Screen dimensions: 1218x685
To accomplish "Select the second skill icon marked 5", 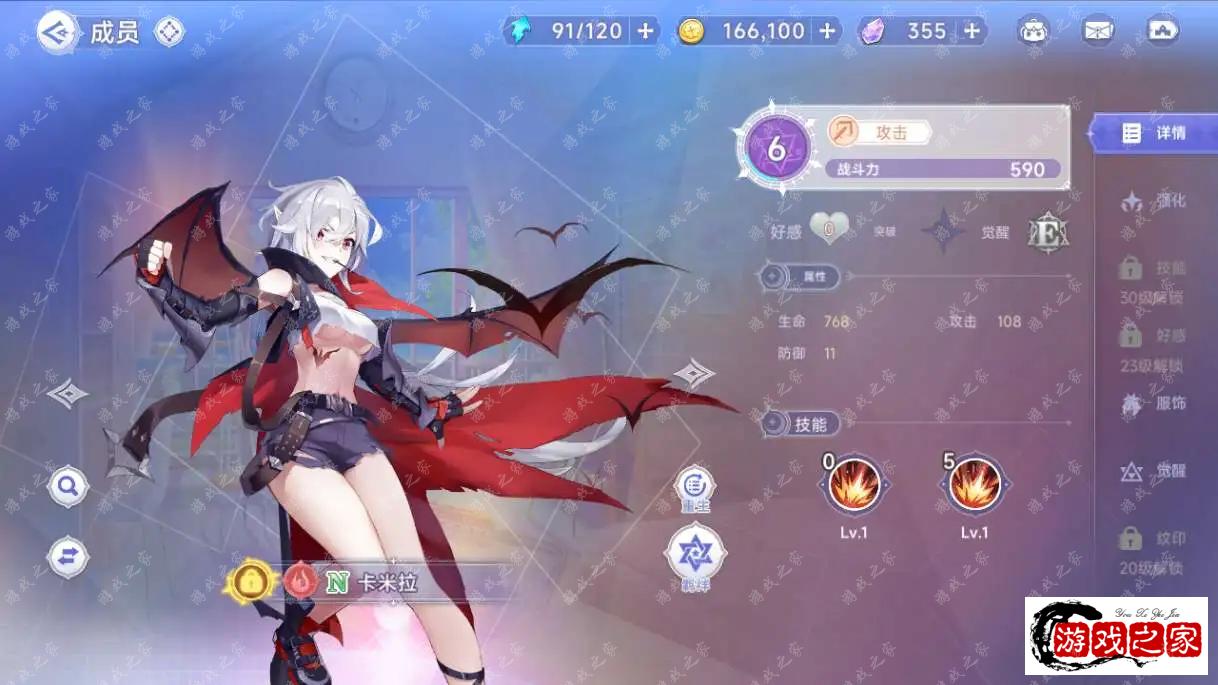I will click(x=974, y=485).
